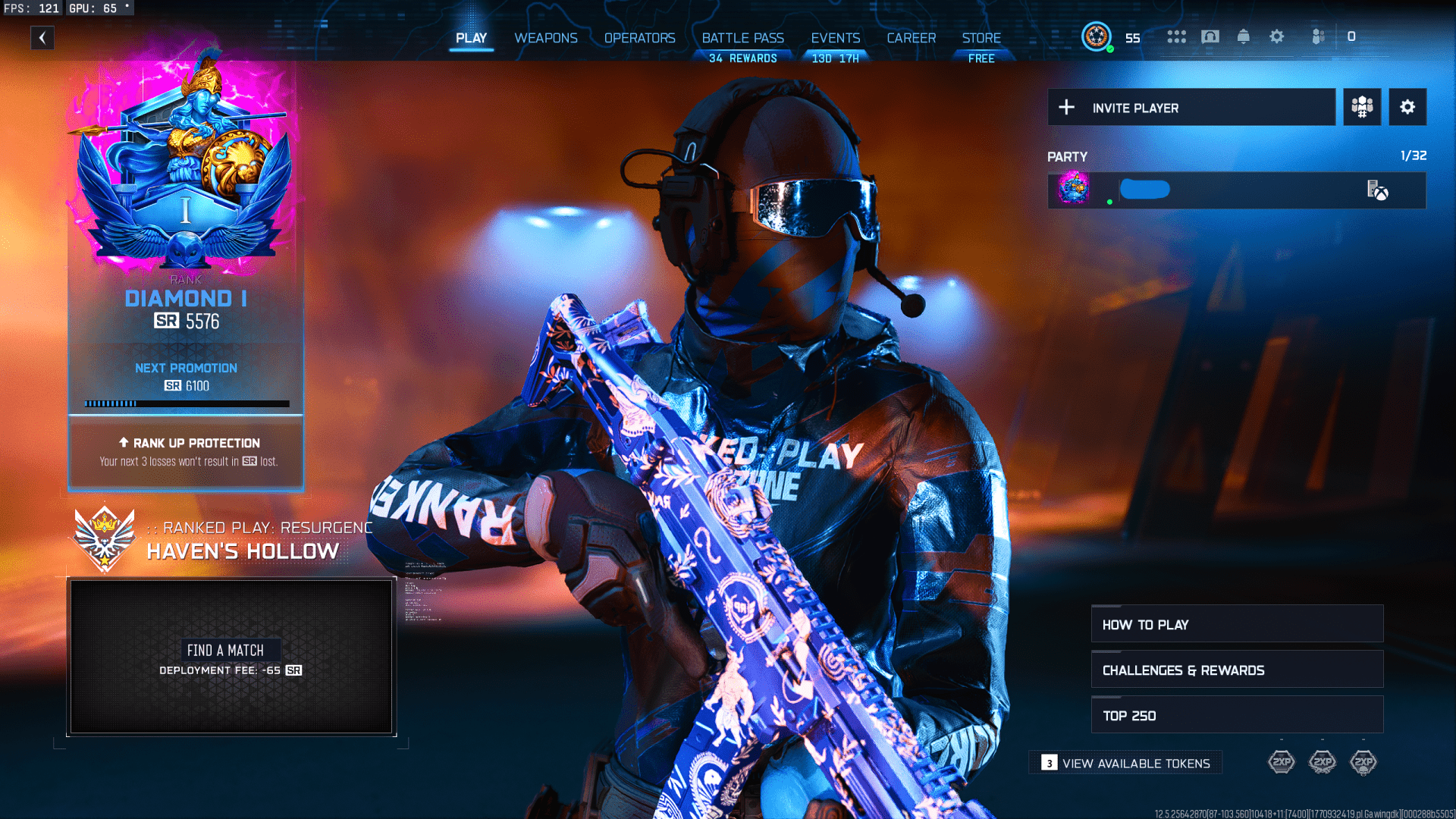The image size is (1456, 819).
Task: Click the back arrow in the top-left corner
Action: (x=43, y=37)
